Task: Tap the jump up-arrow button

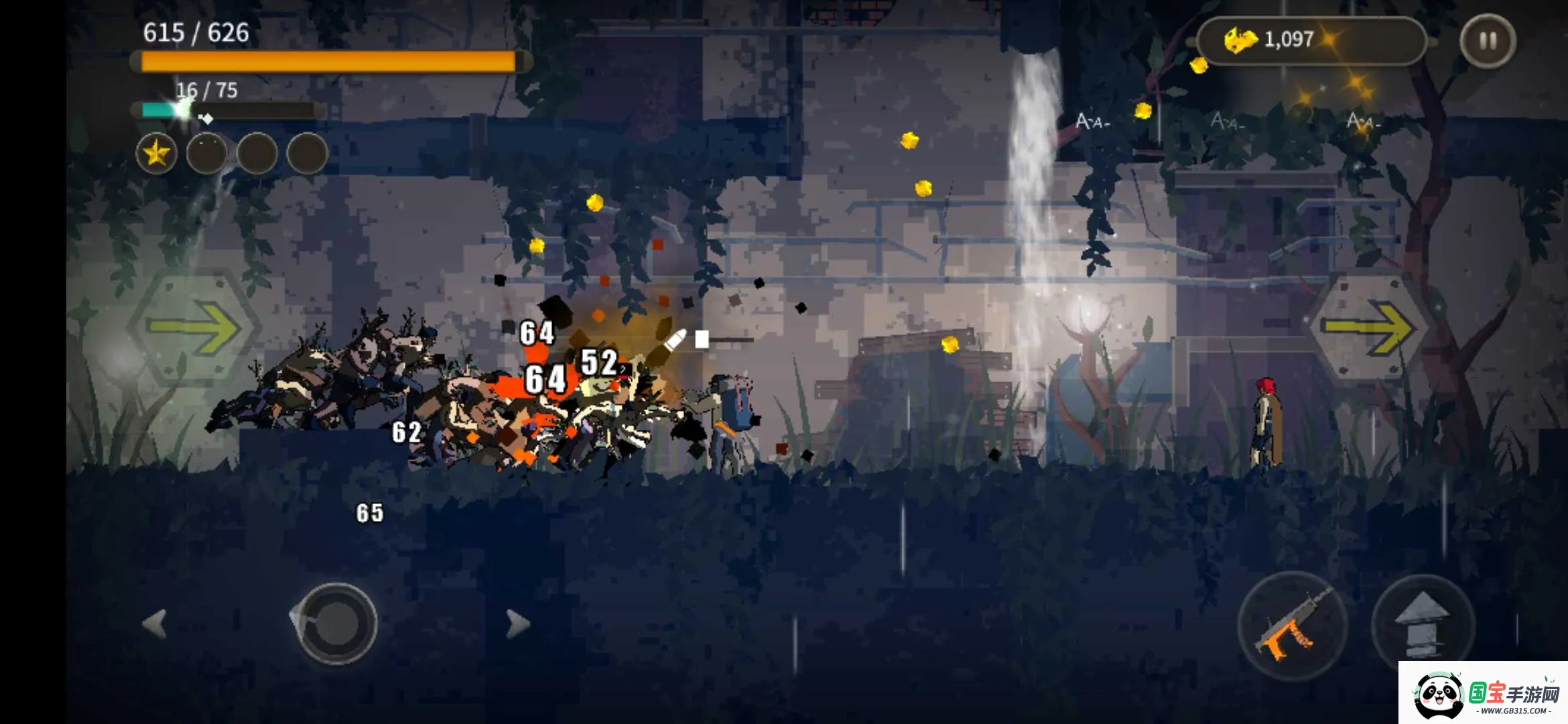Action: pos(1423,625)
